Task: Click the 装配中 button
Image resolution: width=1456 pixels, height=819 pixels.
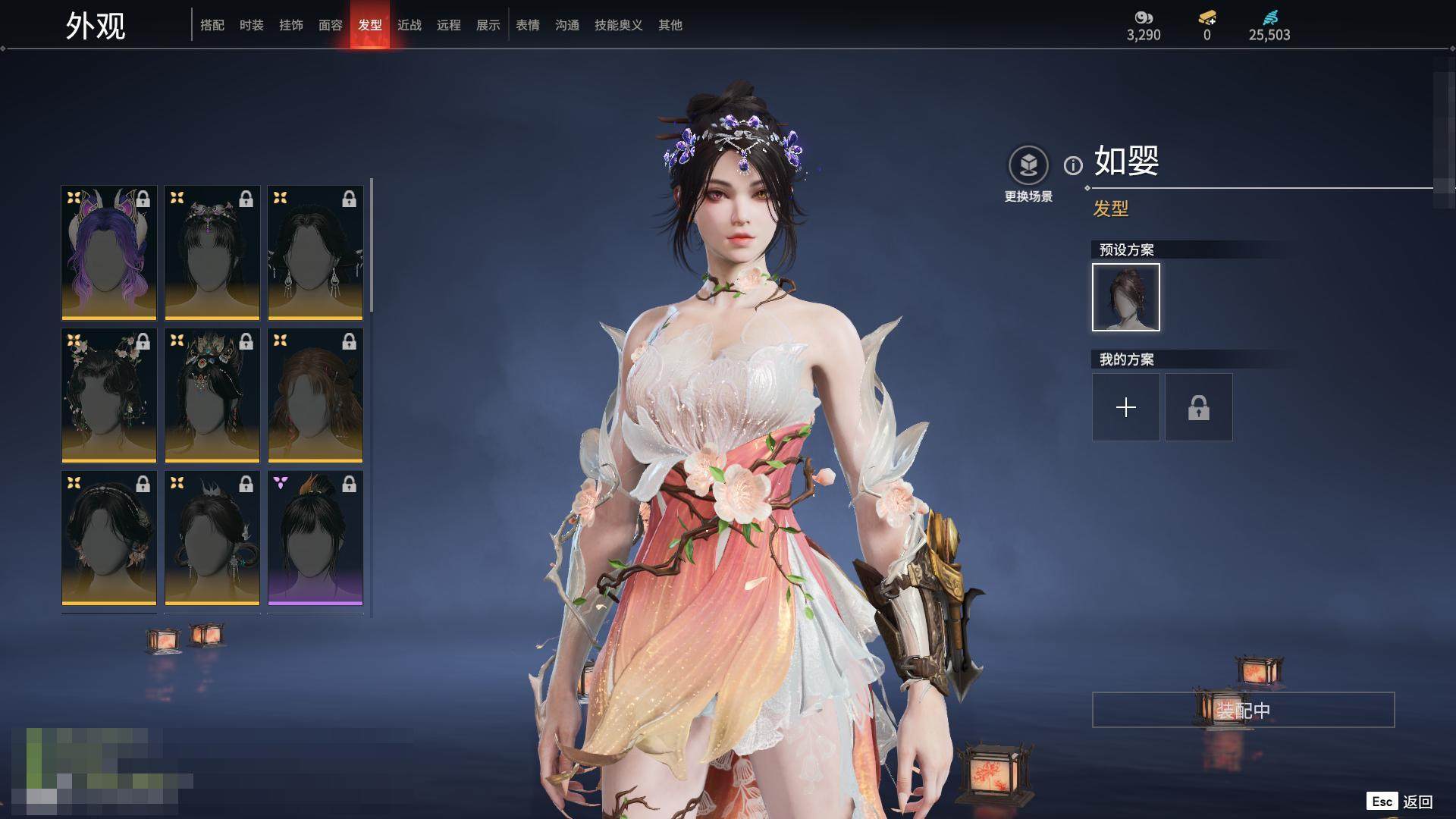Action: click(x=1243, y=710)
